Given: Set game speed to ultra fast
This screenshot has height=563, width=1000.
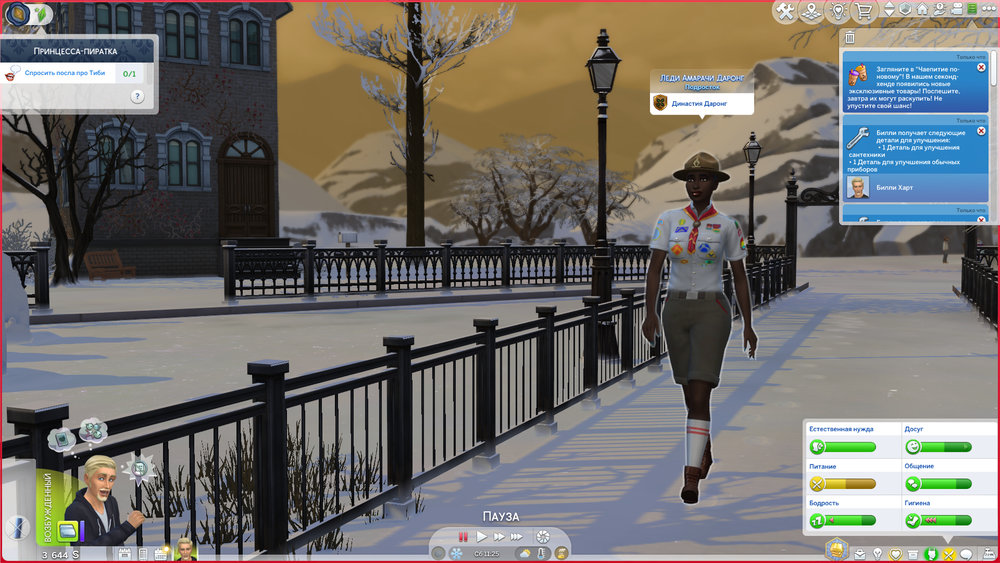Looking at the screenshot, I should (x=518, y=537).
